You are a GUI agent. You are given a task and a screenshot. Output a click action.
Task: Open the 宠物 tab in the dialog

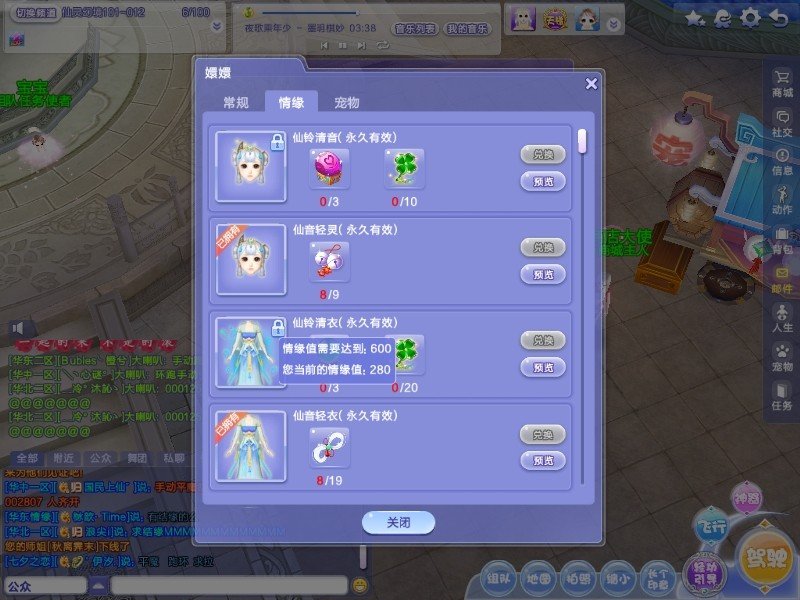[x=347, y=102]
